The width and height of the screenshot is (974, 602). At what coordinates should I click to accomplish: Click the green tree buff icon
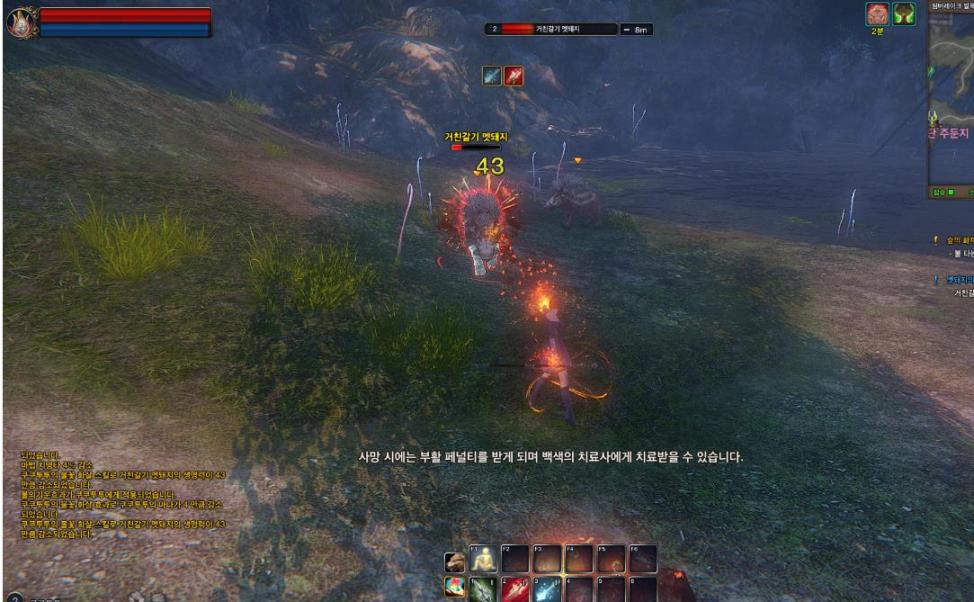(904, 14)
